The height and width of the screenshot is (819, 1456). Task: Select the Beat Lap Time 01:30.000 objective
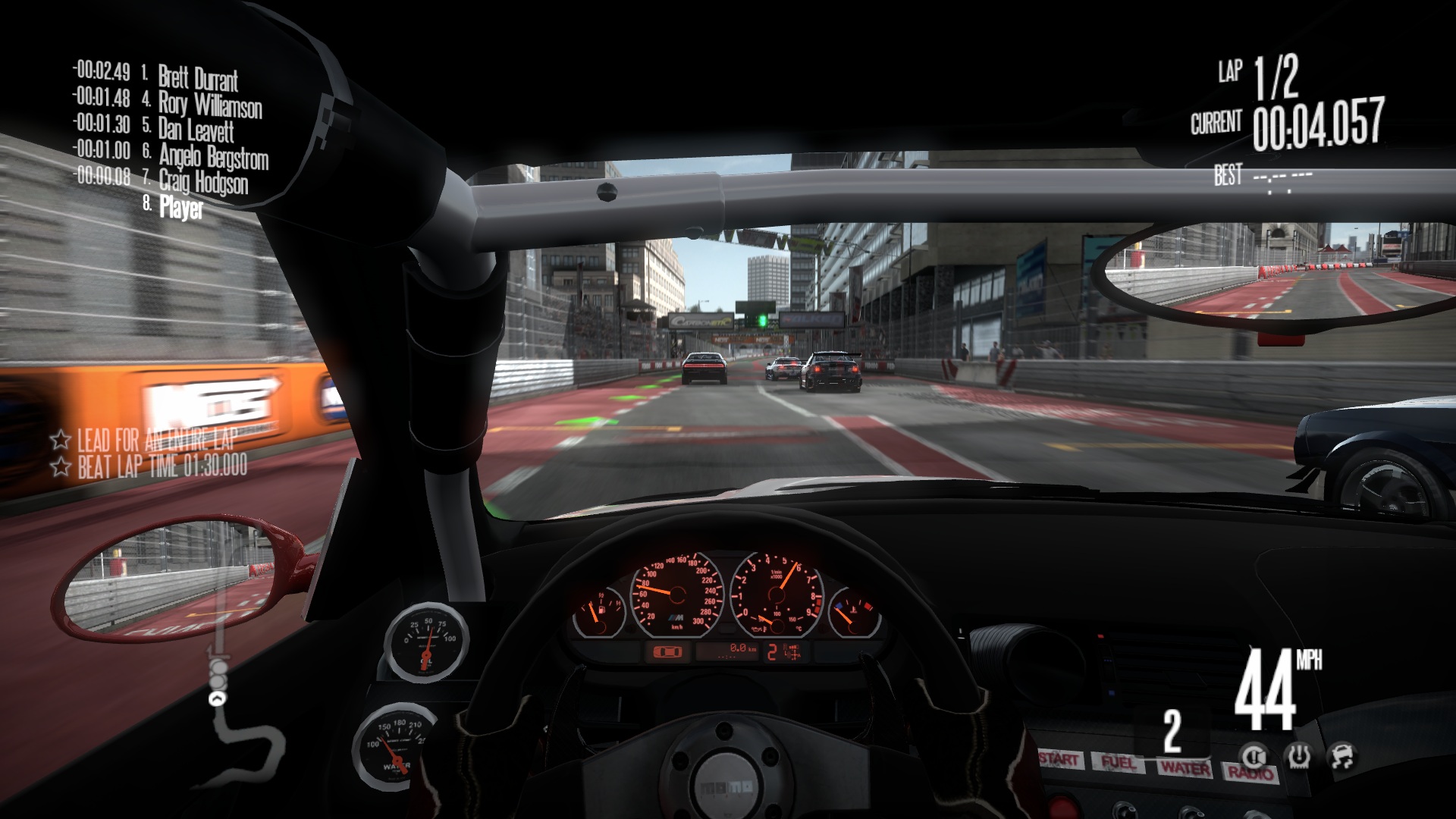click(162, 466)
